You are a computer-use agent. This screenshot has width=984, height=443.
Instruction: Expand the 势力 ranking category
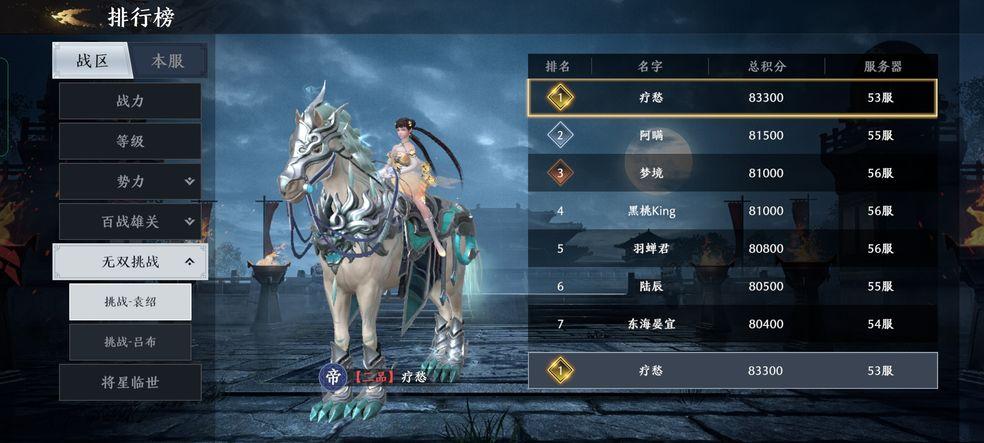[x=130, y=181]
